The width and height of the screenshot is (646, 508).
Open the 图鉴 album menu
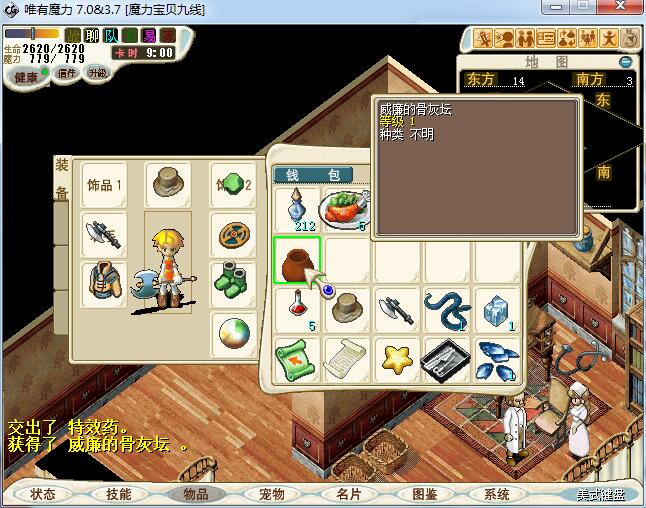click(424, 494)
